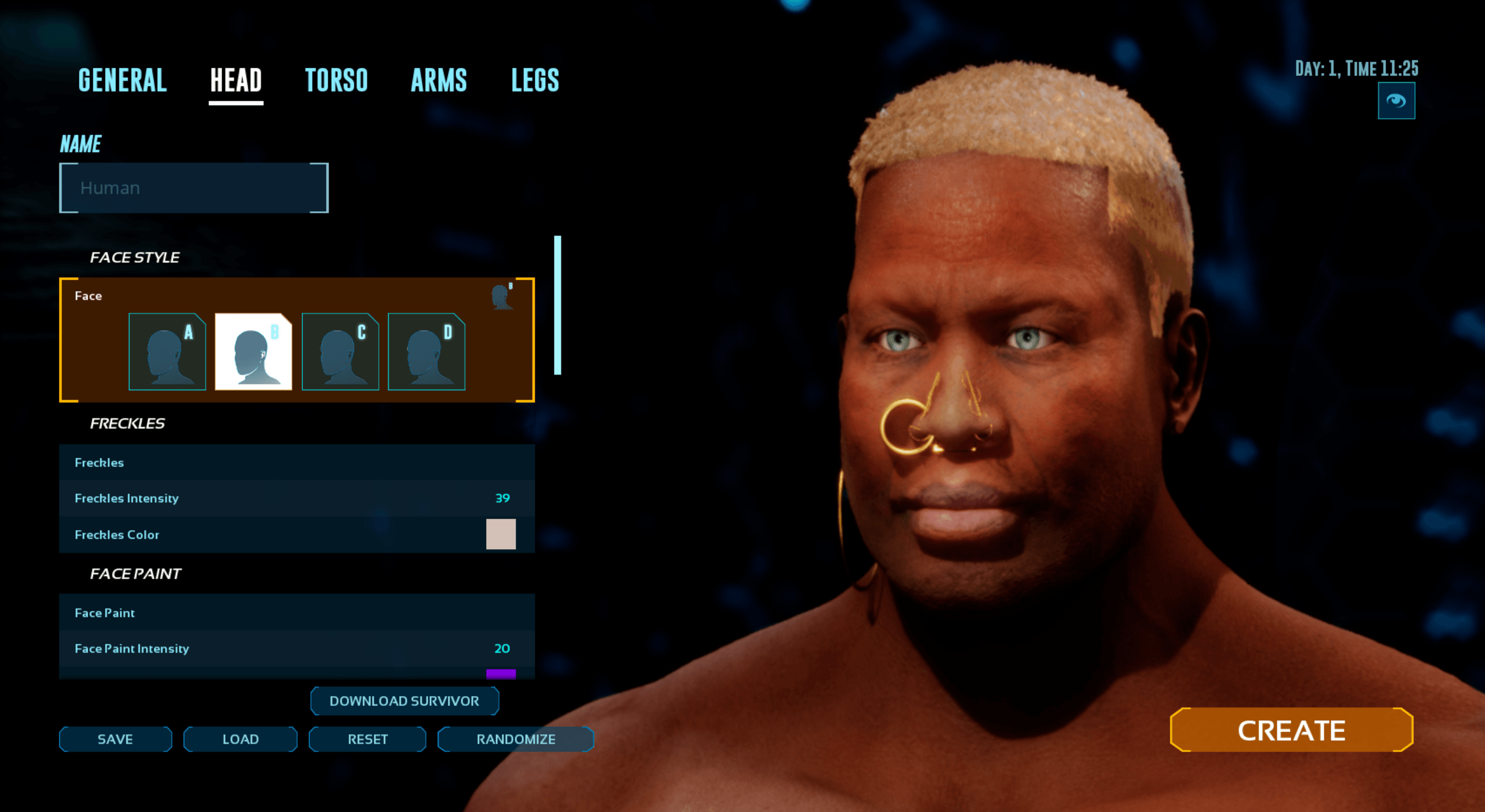
Task: Save the current survivor
Action: [115, 739]
